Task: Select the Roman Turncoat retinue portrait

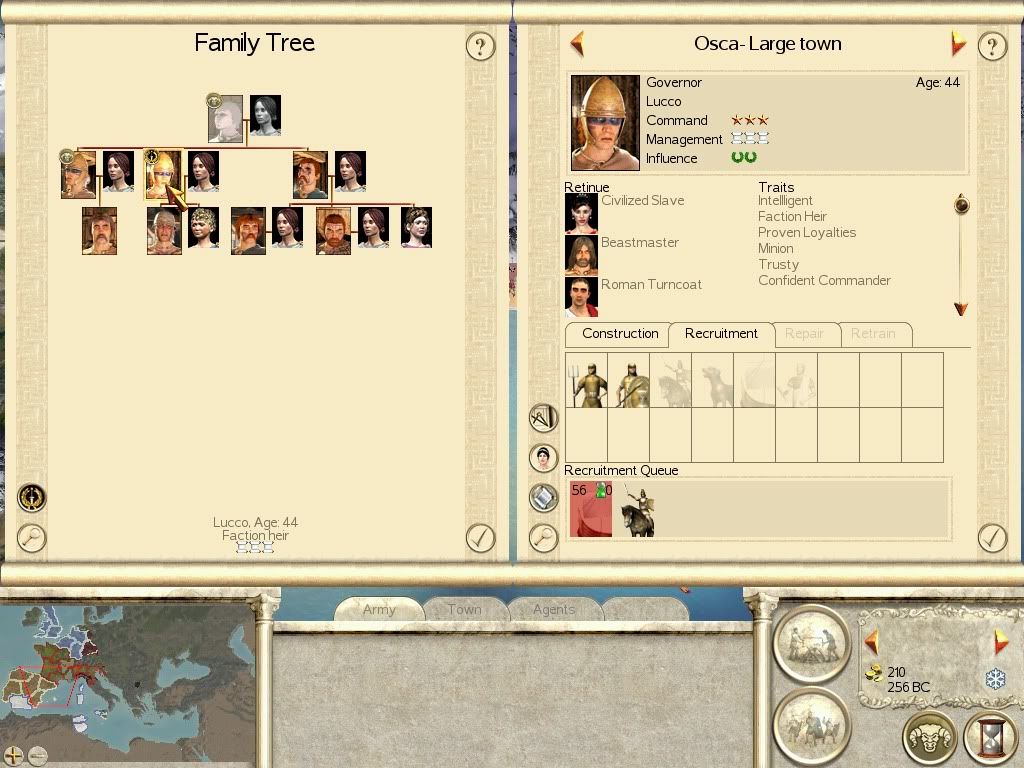Action: pos(581,297)
